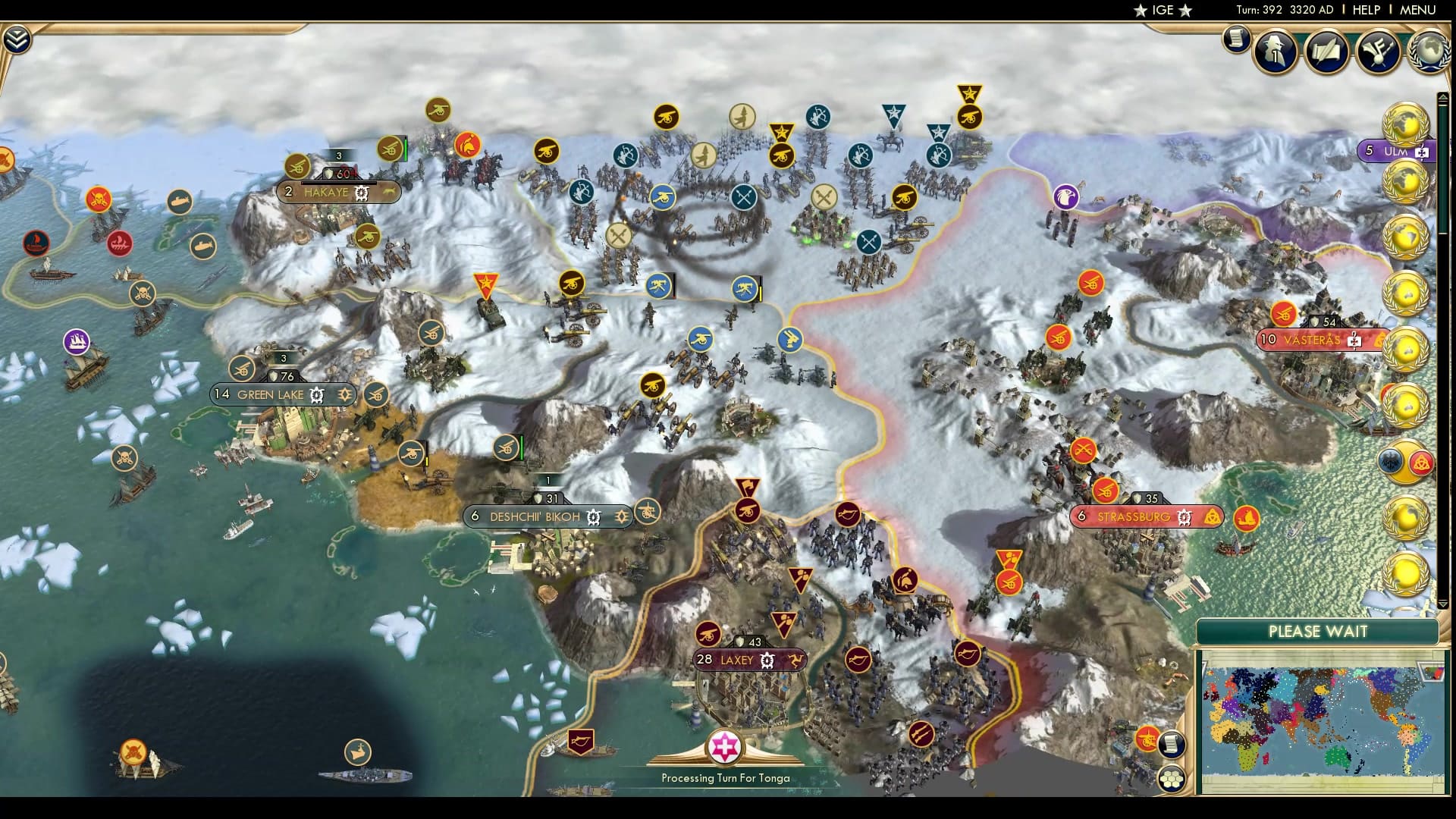Open the MENU

(x=1417, y=11)
